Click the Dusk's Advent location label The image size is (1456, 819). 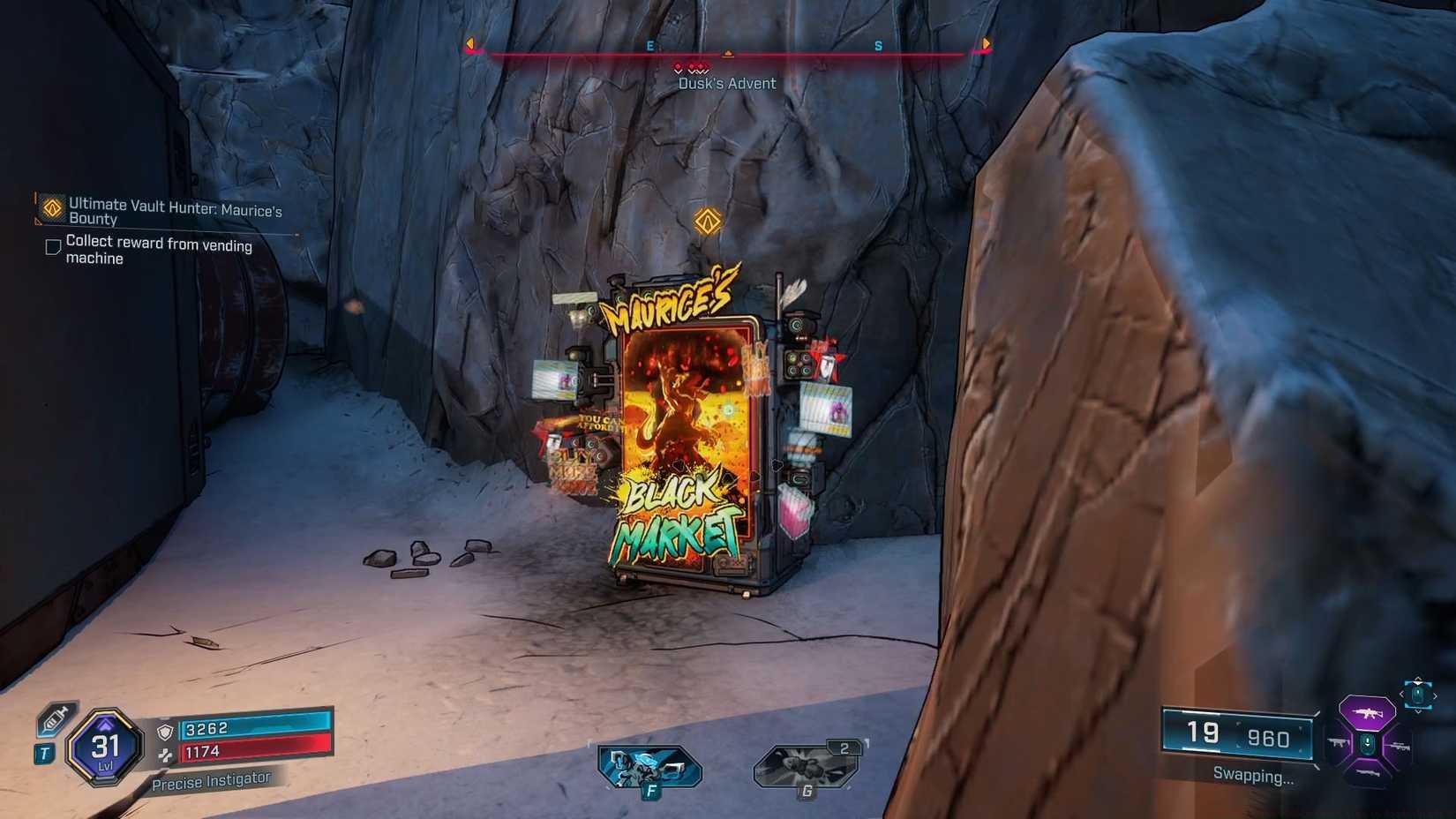point(726,83)
